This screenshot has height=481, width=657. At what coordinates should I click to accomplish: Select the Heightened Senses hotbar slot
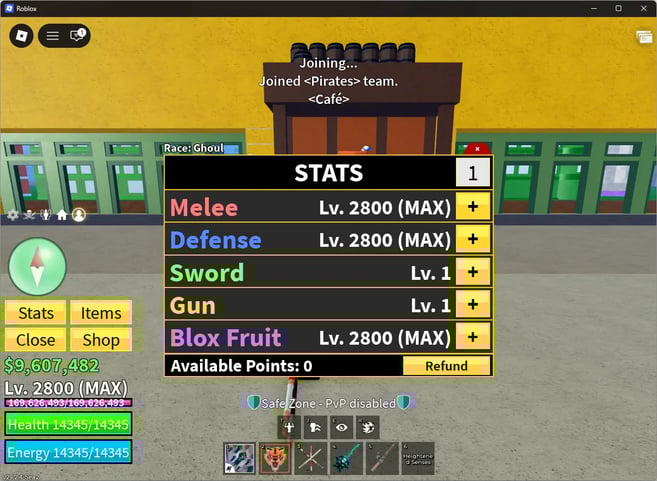pyautogui.click(x=418, y=457)
